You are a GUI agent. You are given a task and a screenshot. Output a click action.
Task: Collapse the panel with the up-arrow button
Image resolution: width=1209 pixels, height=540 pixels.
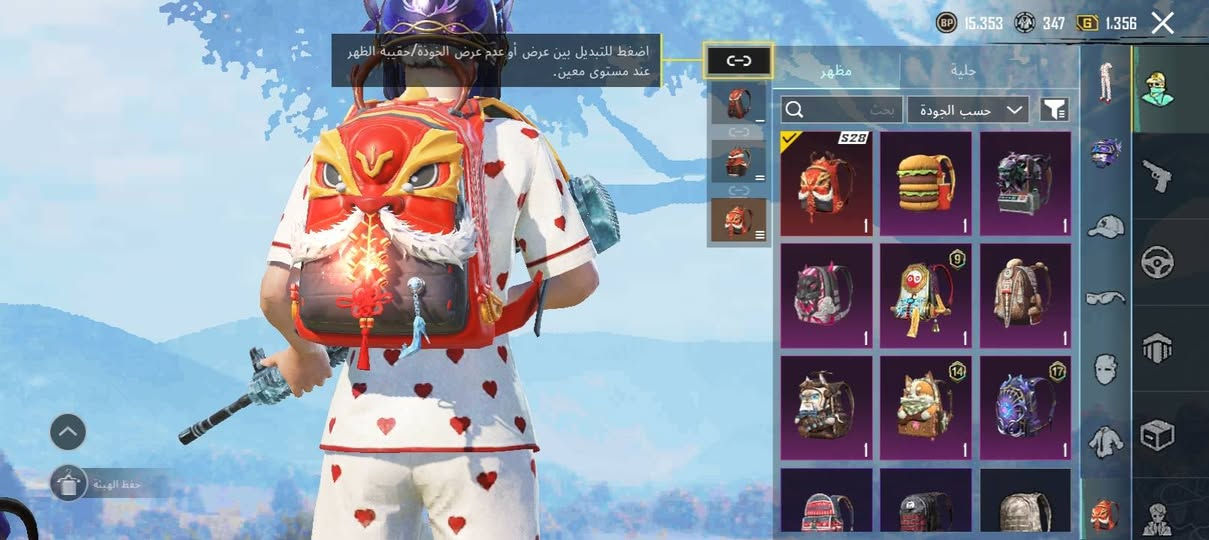pos(68,433)
